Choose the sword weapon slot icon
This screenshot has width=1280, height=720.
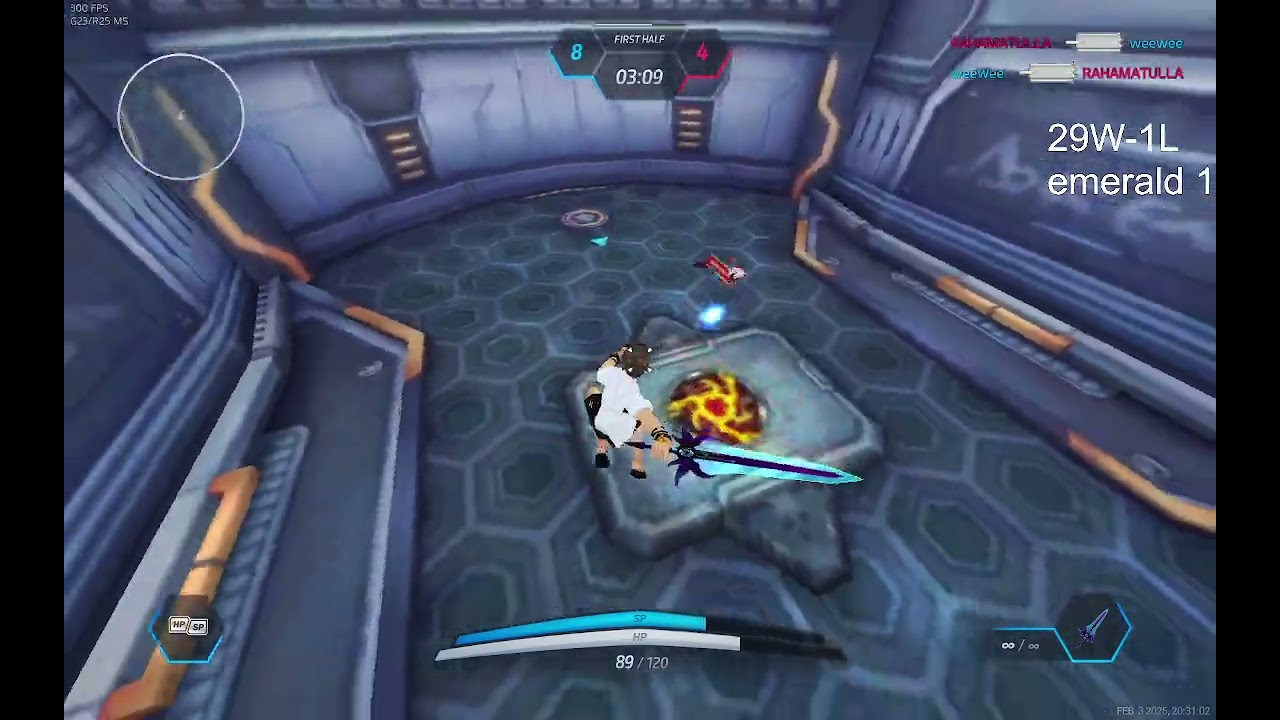coord(1095,630)
